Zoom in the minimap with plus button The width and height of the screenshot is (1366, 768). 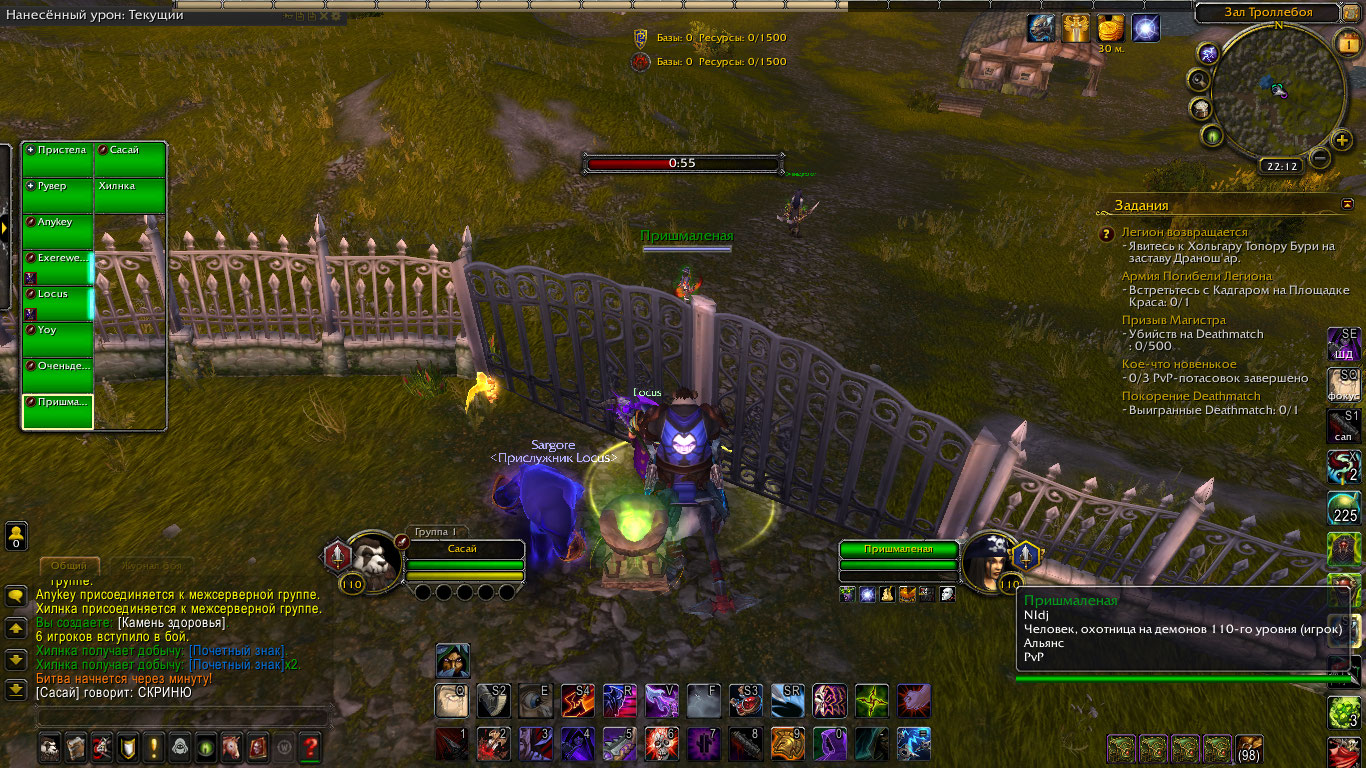tap(1342, 139)
